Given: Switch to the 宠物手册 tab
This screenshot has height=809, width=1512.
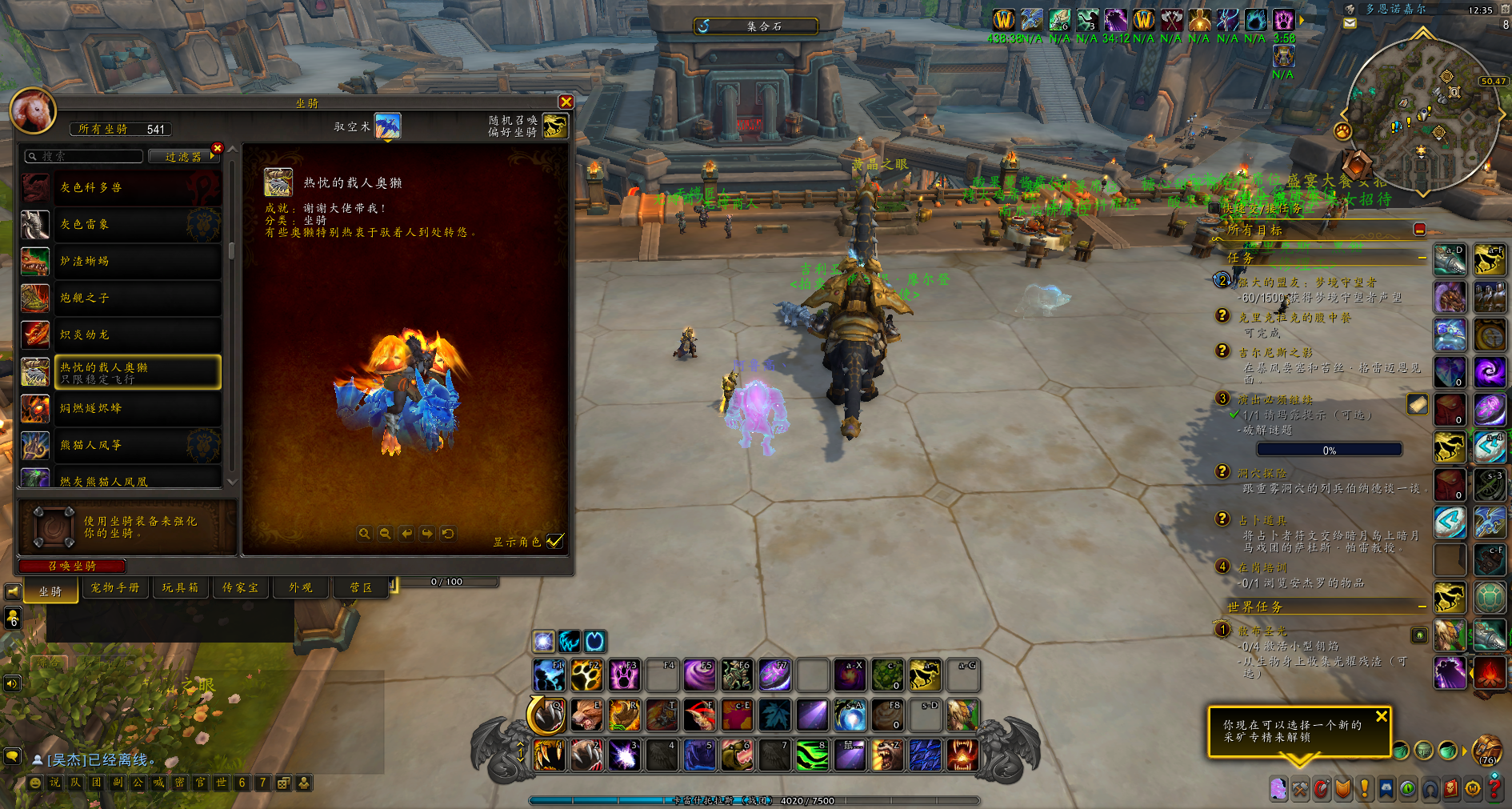Looking at the screenshot, I should [x=114, y=588].
